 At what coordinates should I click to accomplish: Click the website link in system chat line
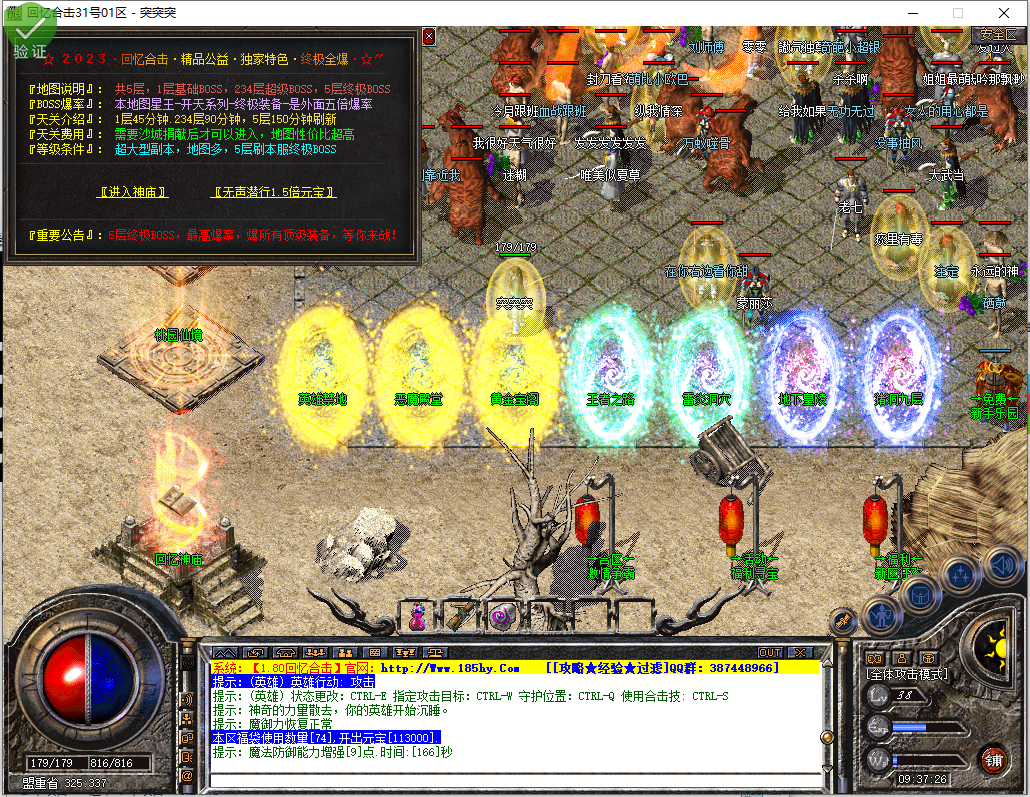450,667
